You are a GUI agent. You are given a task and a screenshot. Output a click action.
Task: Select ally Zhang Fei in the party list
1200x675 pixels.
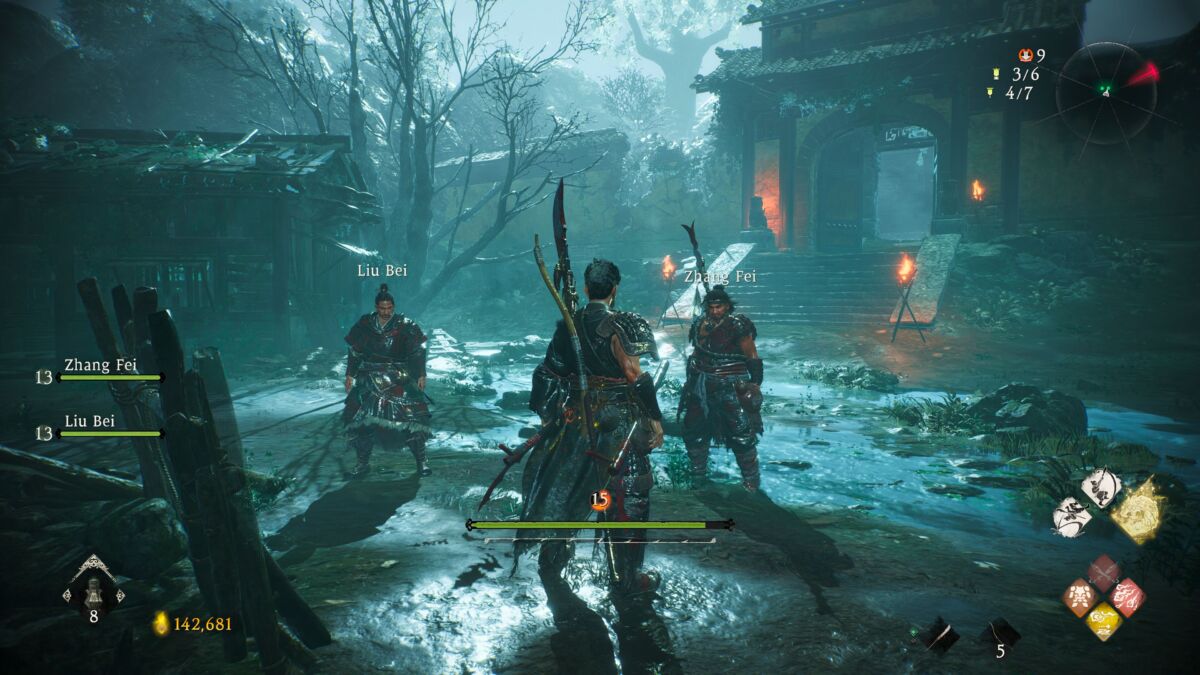[x=102, y=370]
